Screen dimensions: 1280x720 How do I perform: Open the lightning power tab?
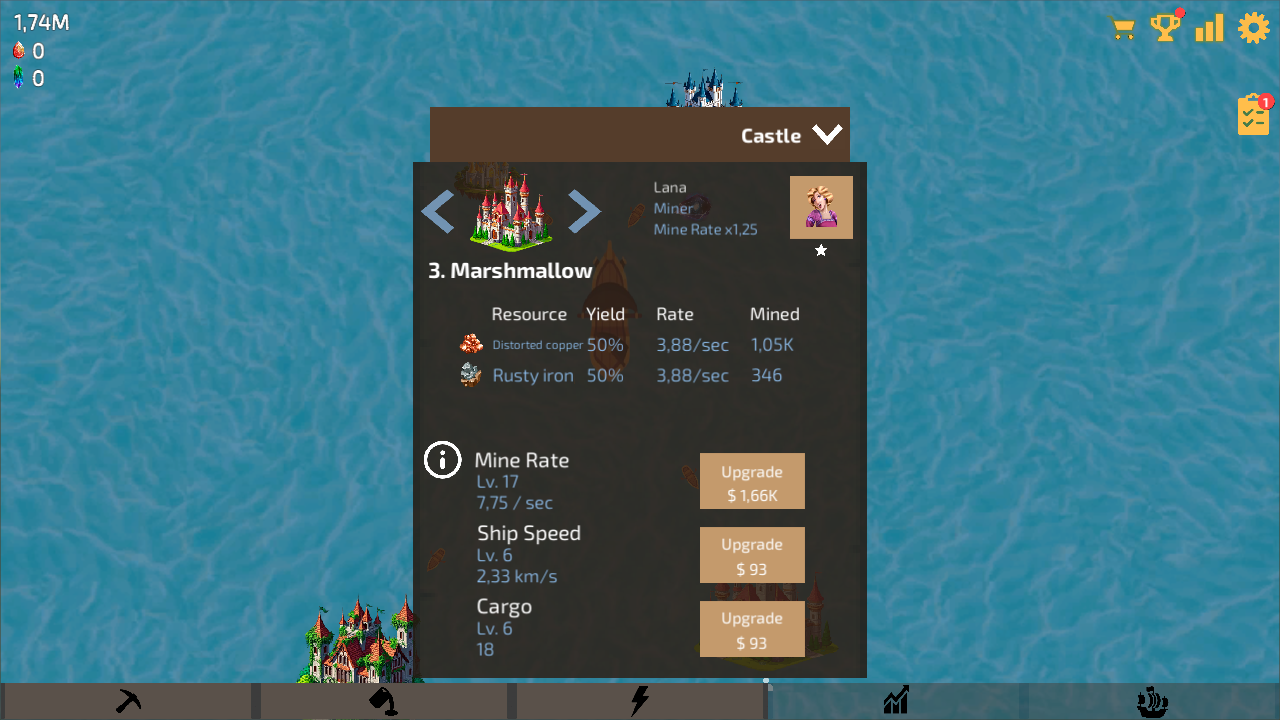point(640,700)
